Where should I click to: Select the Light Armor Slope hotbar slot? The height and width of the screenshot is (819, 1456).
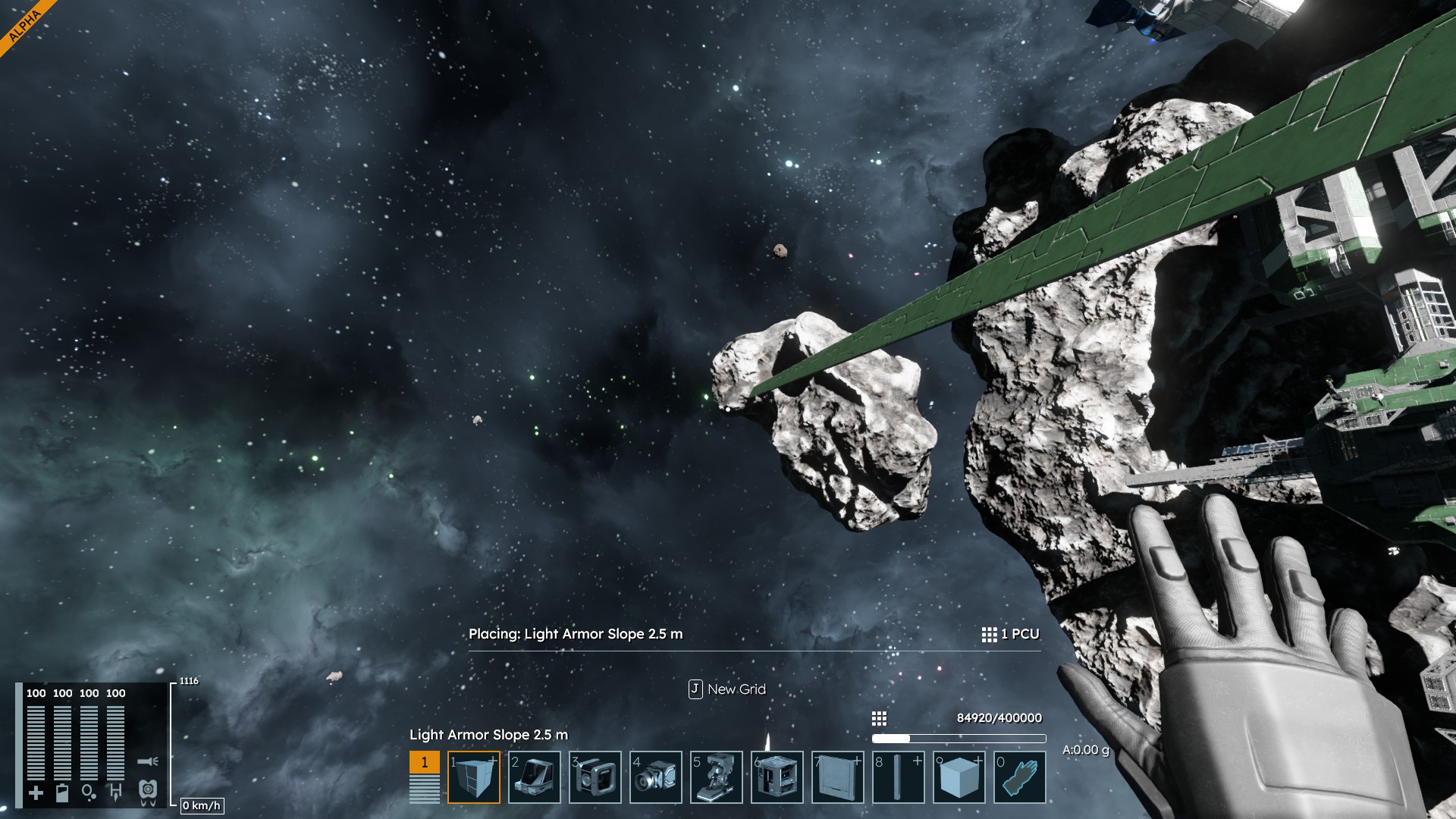474,777
